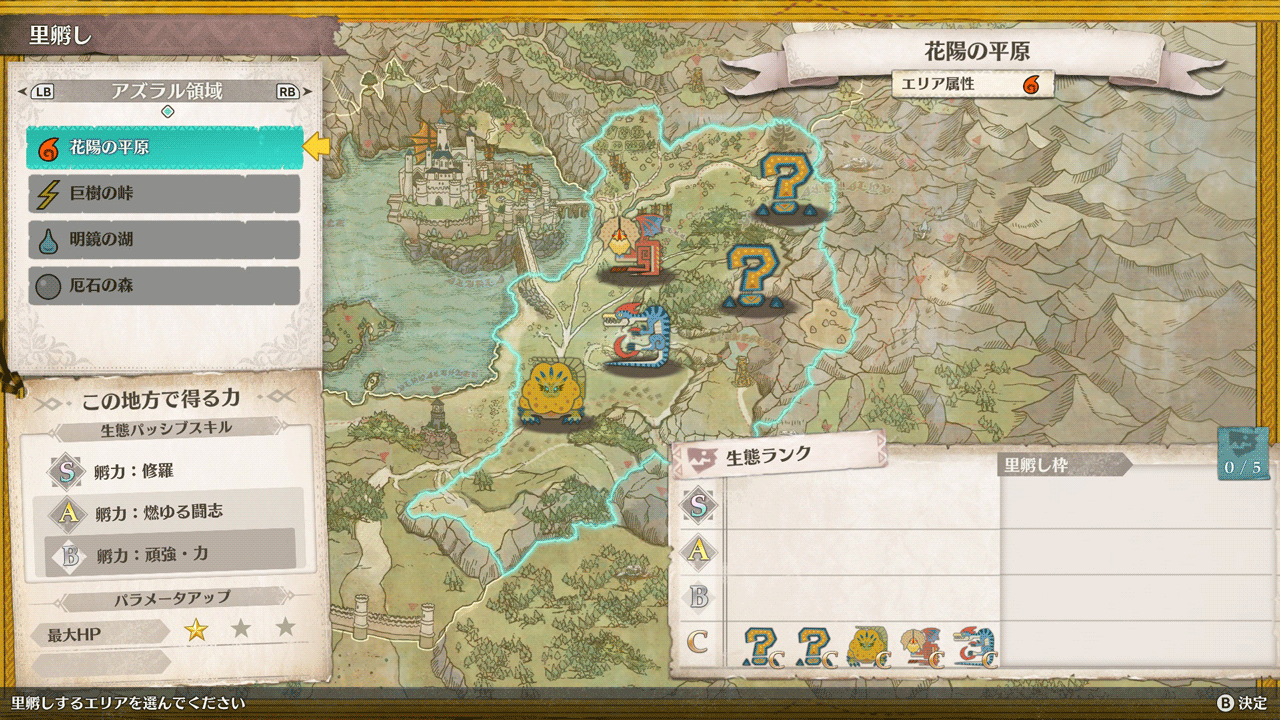Select the 花陽の平原 area entry

pos(165,148)
